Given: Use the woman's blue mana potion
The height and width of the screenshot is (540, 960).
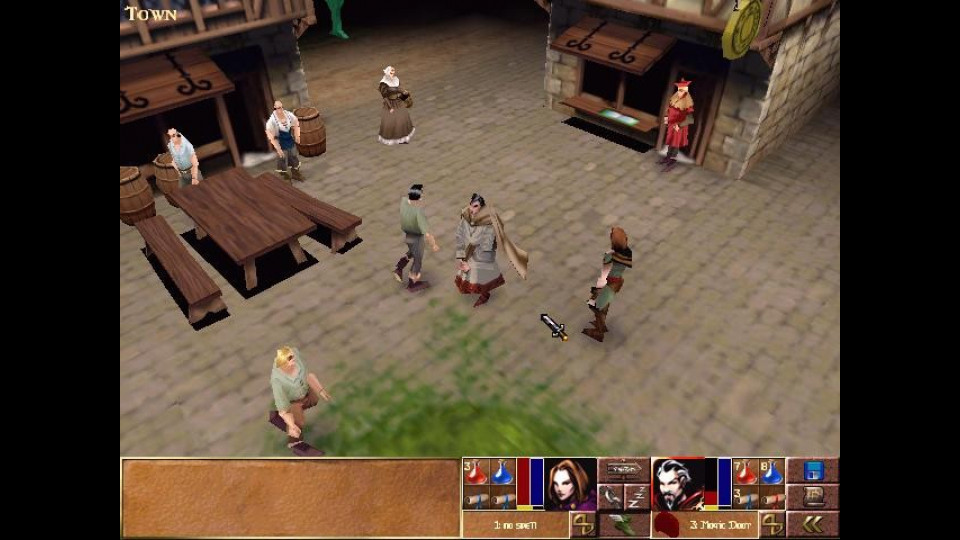Looking at the screenshot, I should click(x=501, y=471).
